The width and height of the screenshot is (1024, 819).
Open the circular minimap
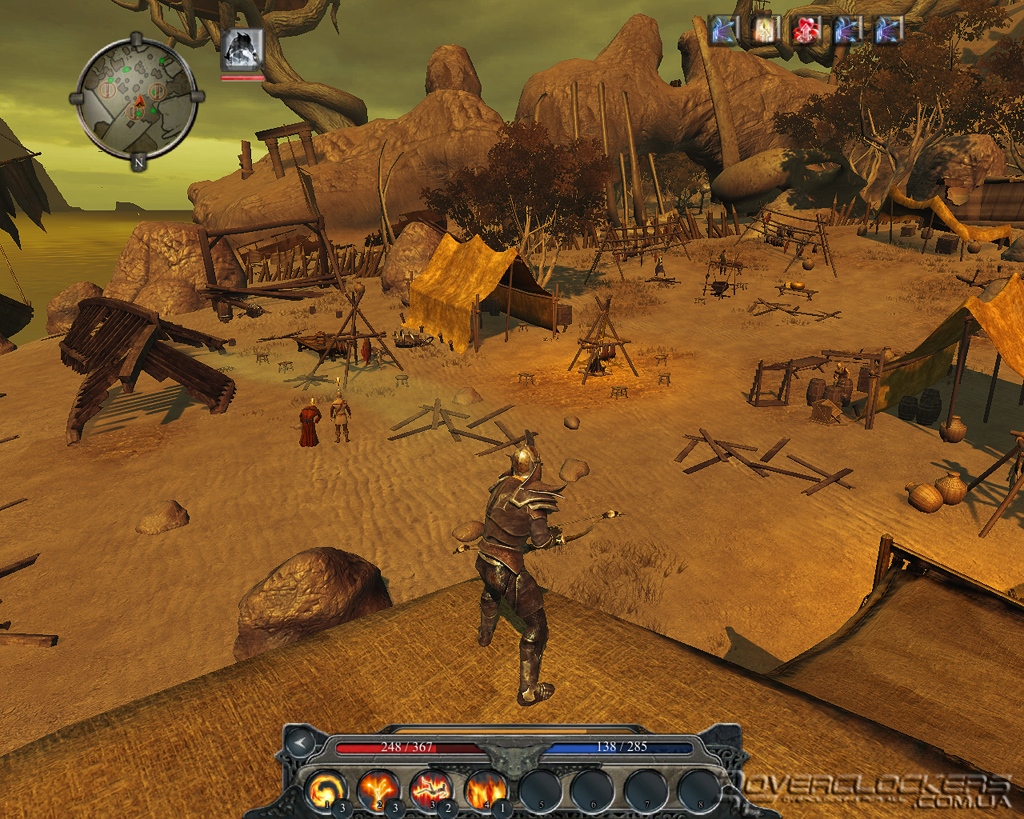pyautogui.click(x=136, y=98)
